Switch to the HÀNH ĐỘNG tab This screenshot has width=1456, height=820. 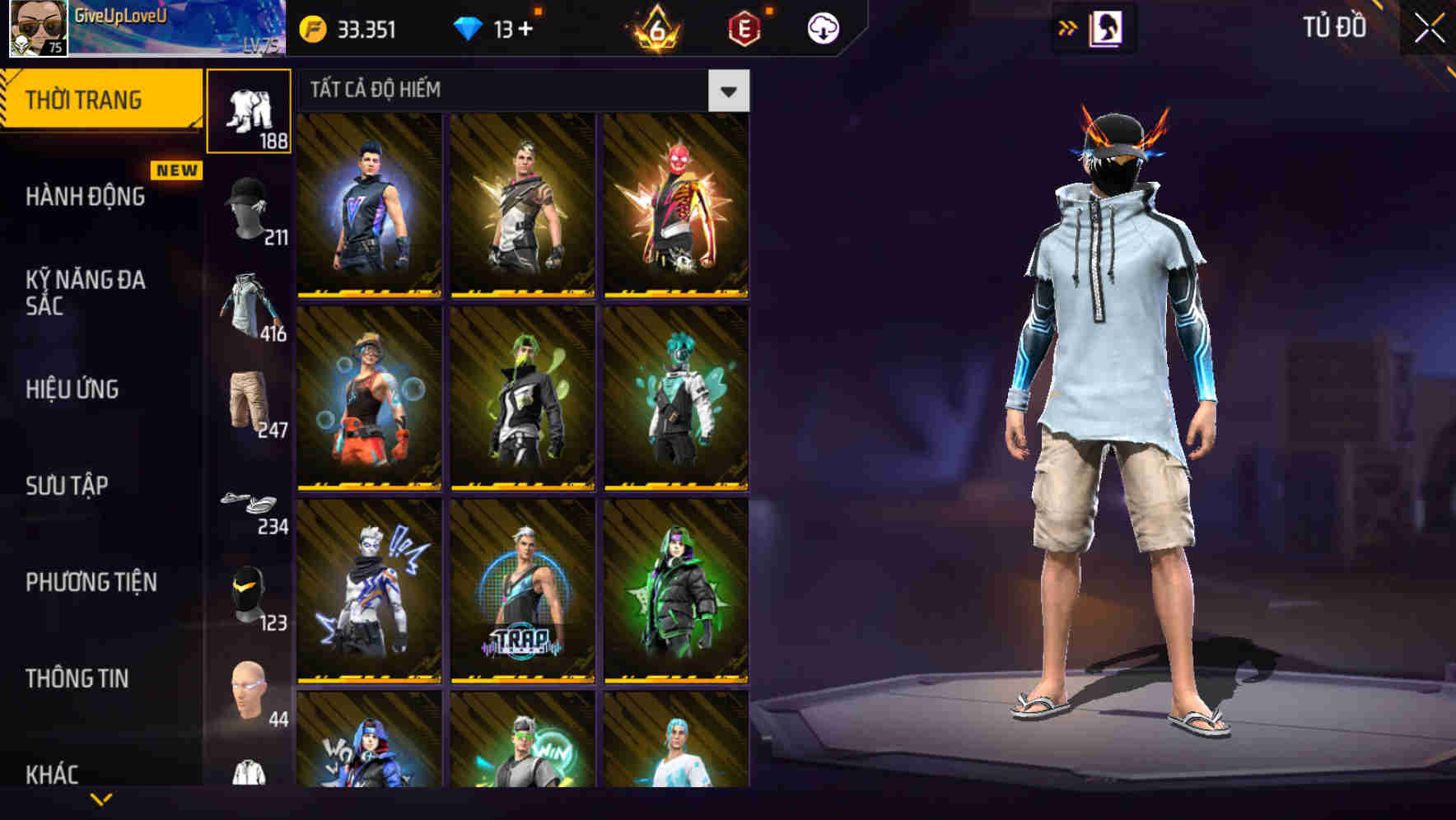(x=84, y=198)
